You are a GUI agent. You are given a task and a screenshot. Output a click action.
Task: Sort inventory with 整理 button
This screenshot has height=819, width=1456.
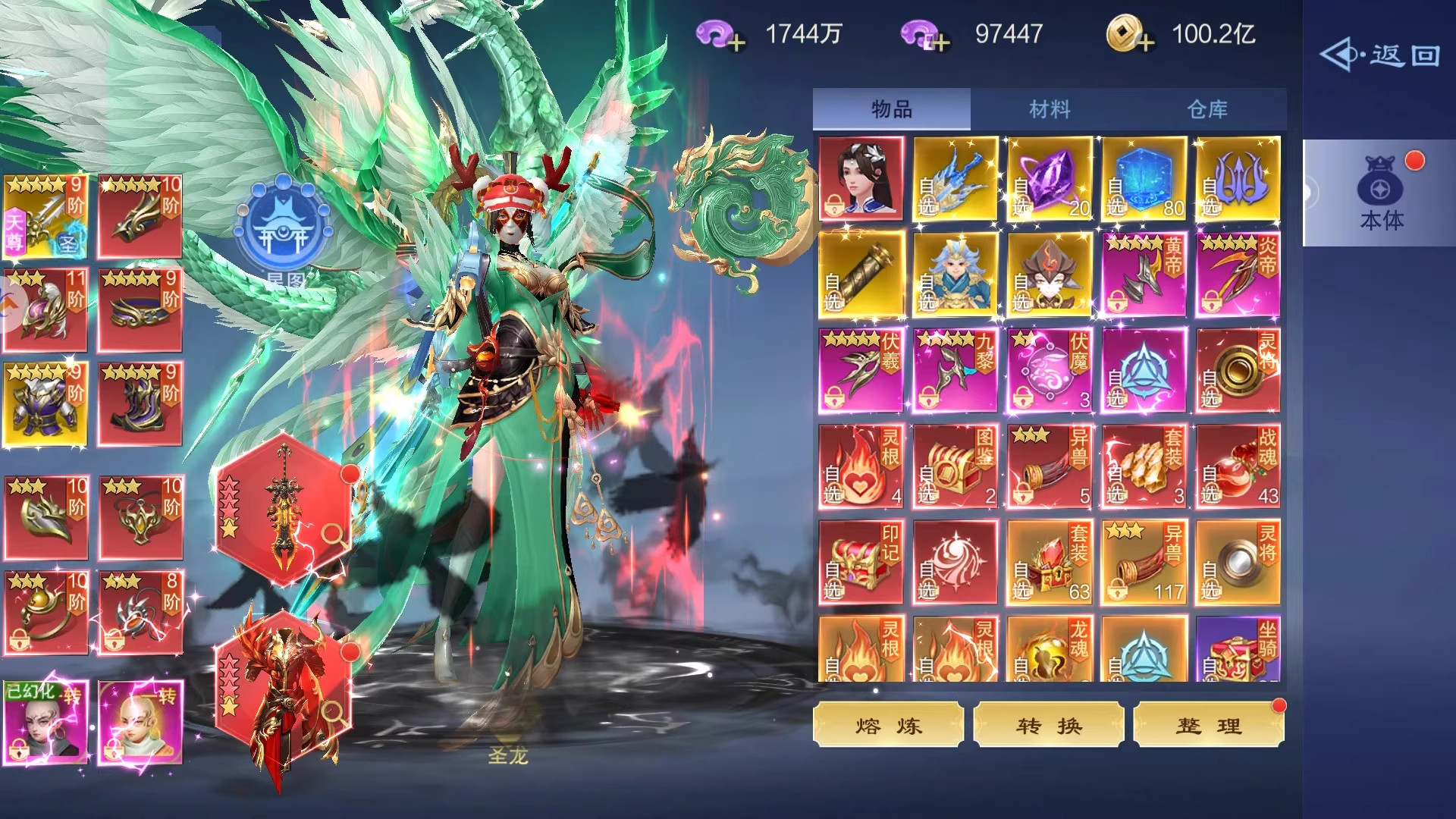[x=1209, y=726]
